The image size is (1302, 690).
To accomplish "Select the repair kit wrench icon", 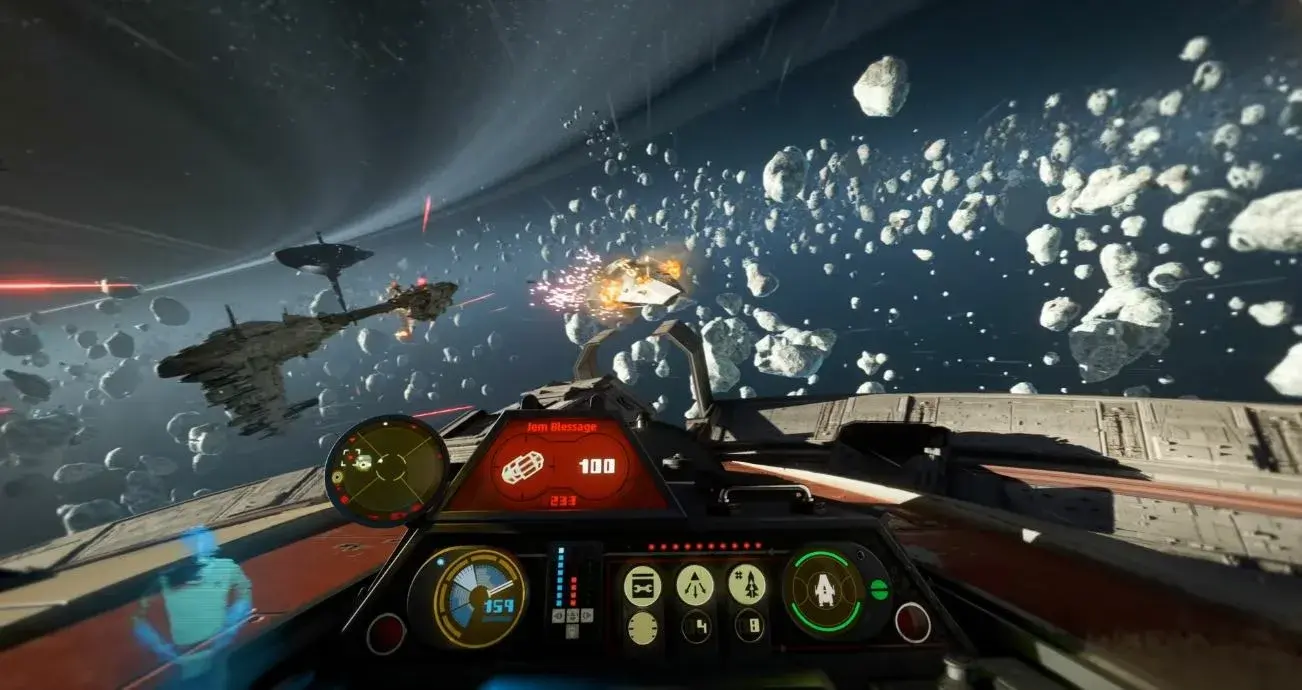I will [642, 586].
